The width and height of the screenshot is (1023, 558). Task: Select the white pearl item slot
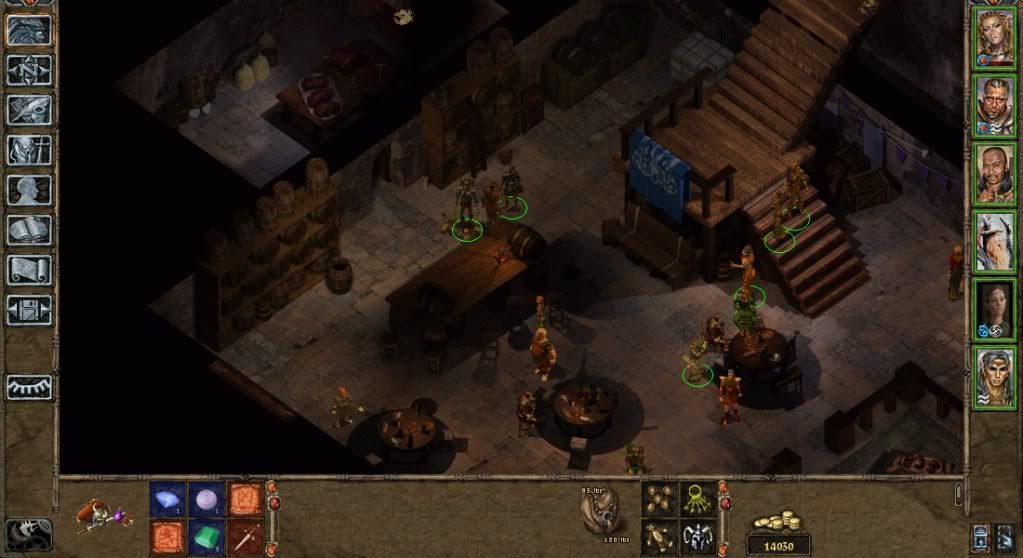pyautogui.click(x=205, y=500)
